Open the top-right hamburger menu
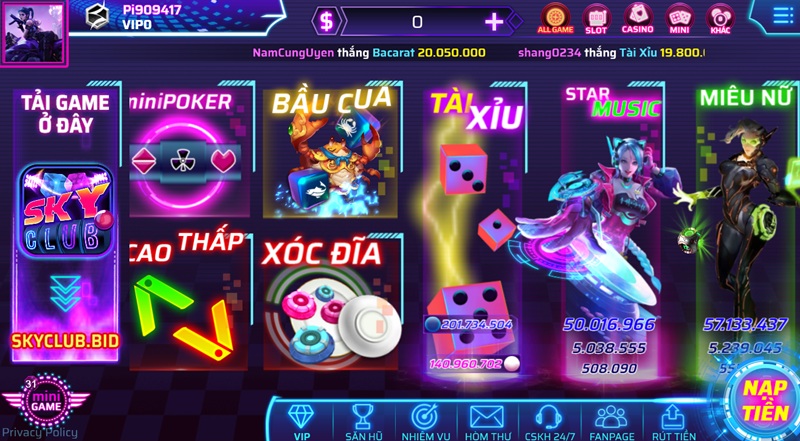The width and height of the screenshot is (800, 441). coord(783,16)
